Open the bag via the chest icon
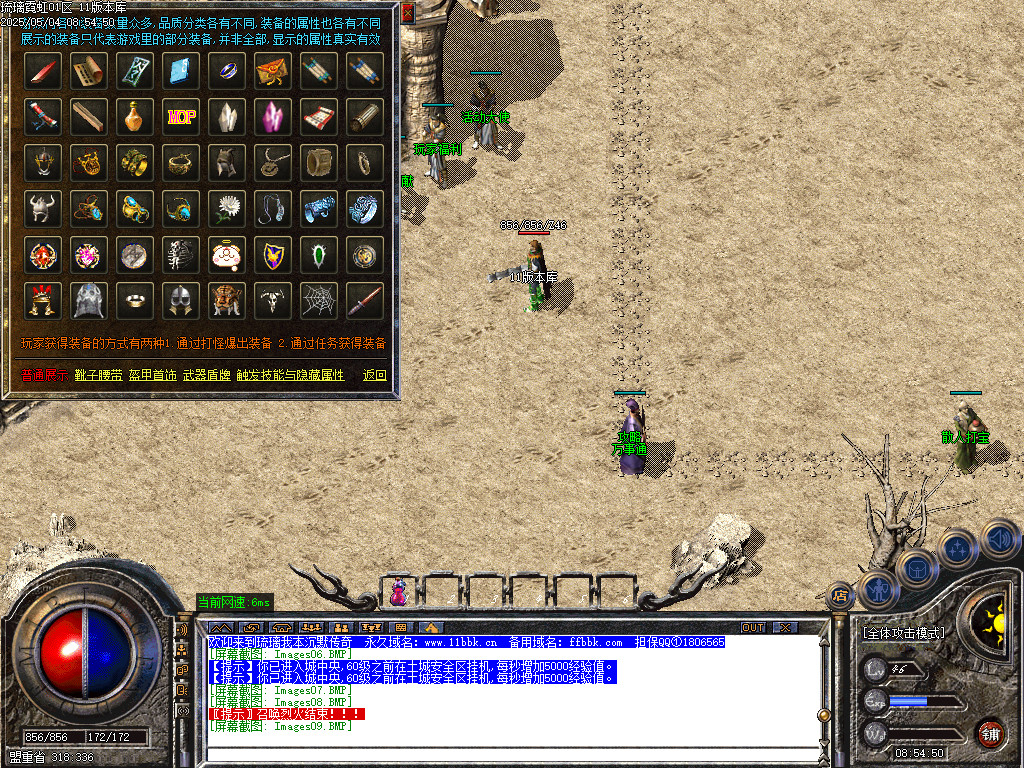The image size is (1024, 768). 916,569
